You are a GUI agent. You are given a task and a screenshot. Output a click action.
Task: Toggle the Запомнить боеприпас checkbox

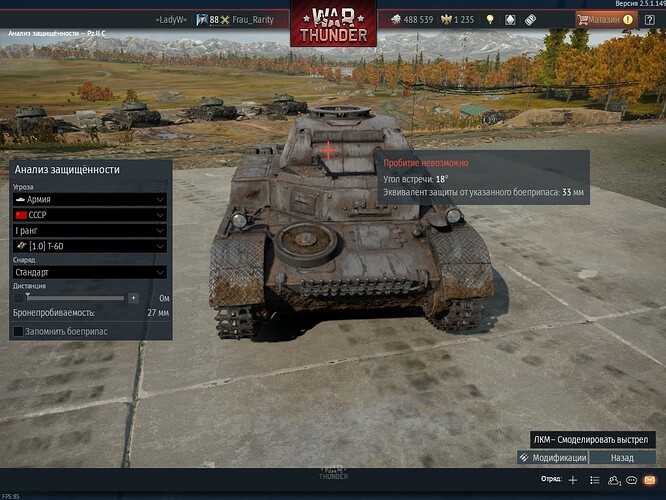pyautogui.click(x=18, y=331)
